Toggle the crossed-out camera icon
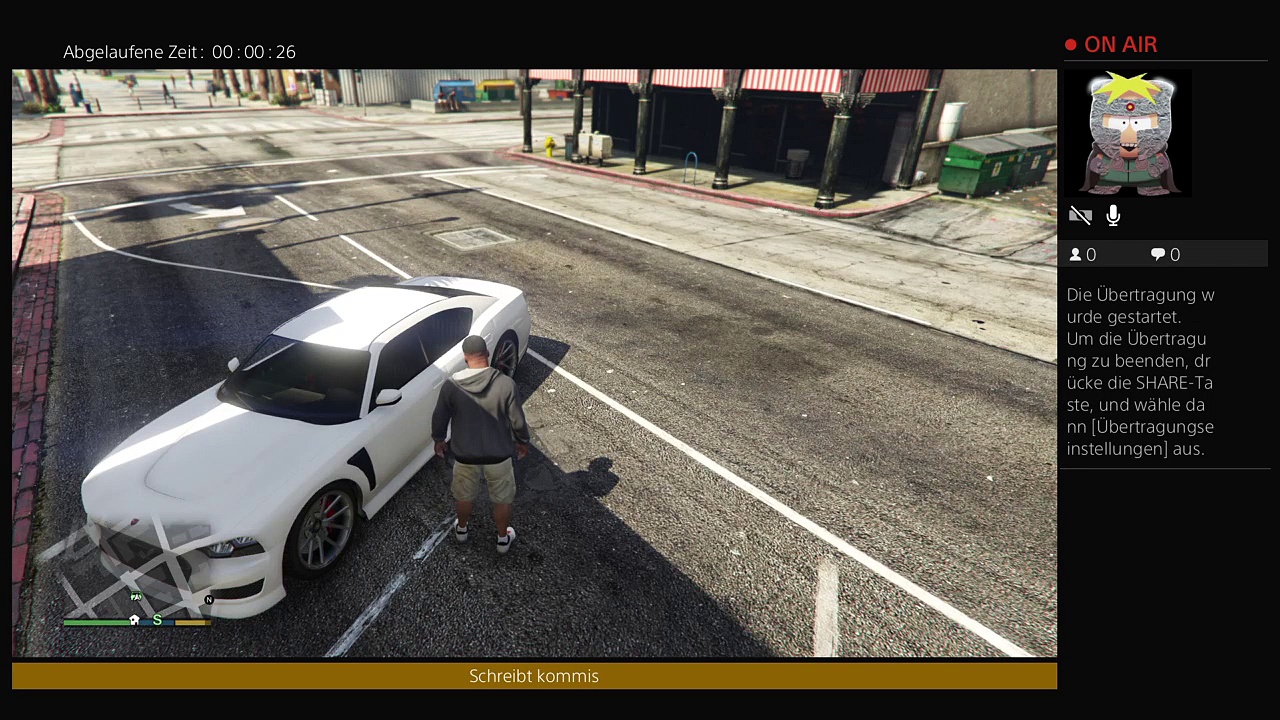 1080,215
